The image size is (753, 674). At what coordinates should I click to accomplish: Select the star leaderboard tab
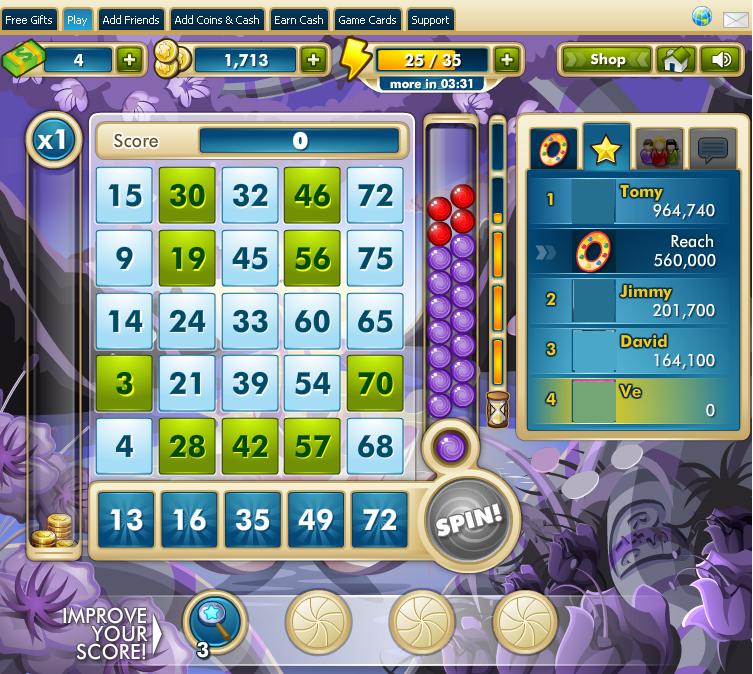click(x=606, y=150)
